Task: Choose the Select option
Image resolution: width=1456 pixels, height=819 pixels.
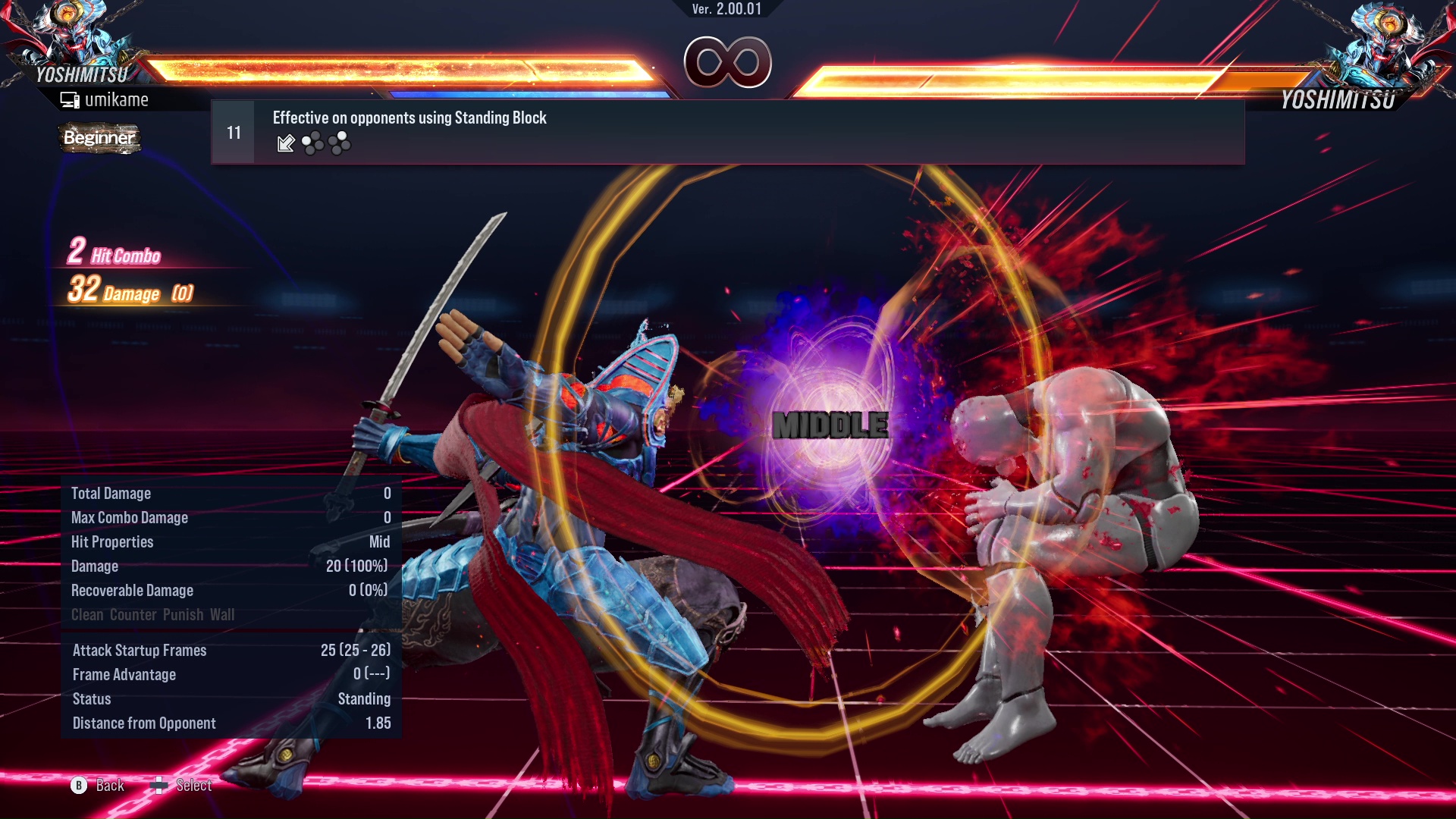Action: (x=193, y=786)
